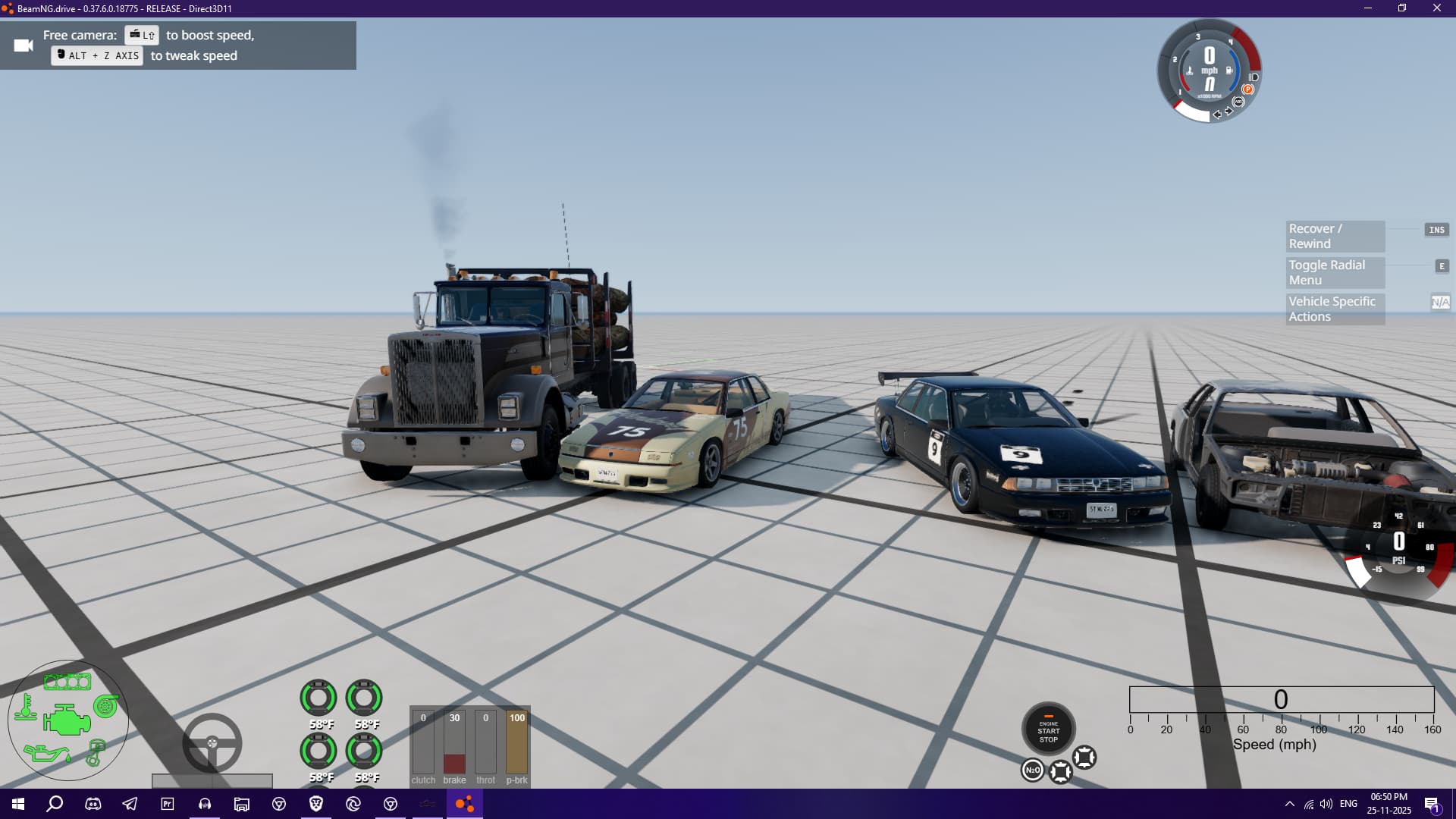This screenshot has height=819, width=1456.
Task: Toggle the Engine Start Stop button
Action: click(x=1048, y=730)
